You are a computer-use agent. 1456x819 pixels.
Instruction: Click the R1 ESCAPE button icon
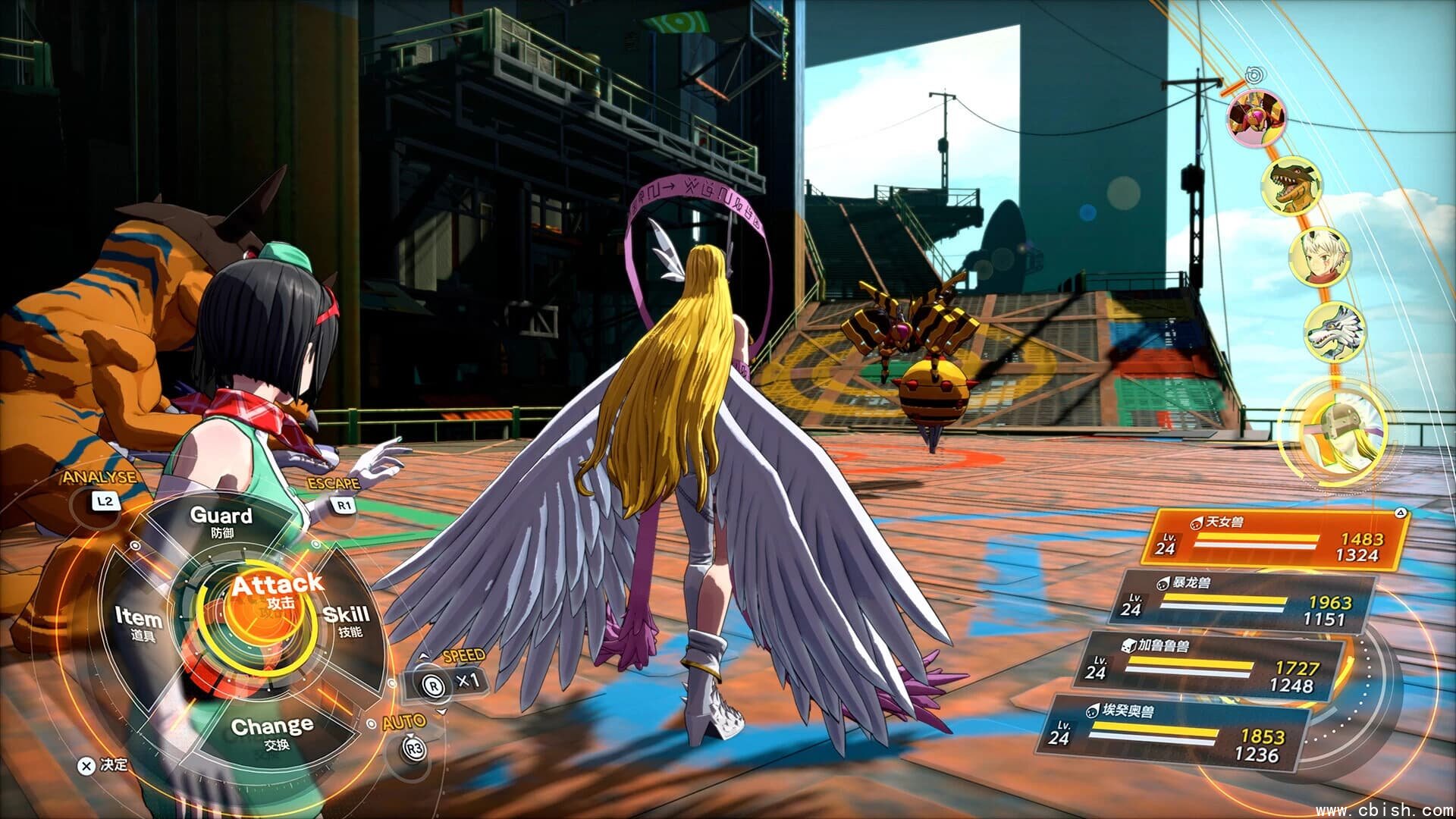coord(343,507)
